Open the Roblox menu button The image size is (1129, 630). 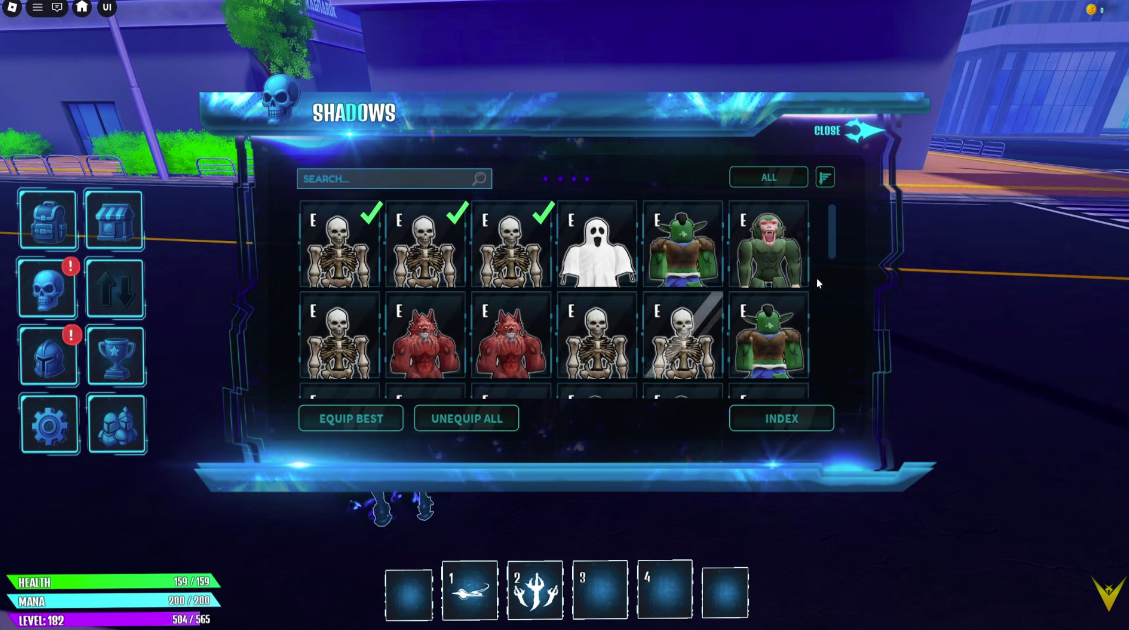click(12, 8)
